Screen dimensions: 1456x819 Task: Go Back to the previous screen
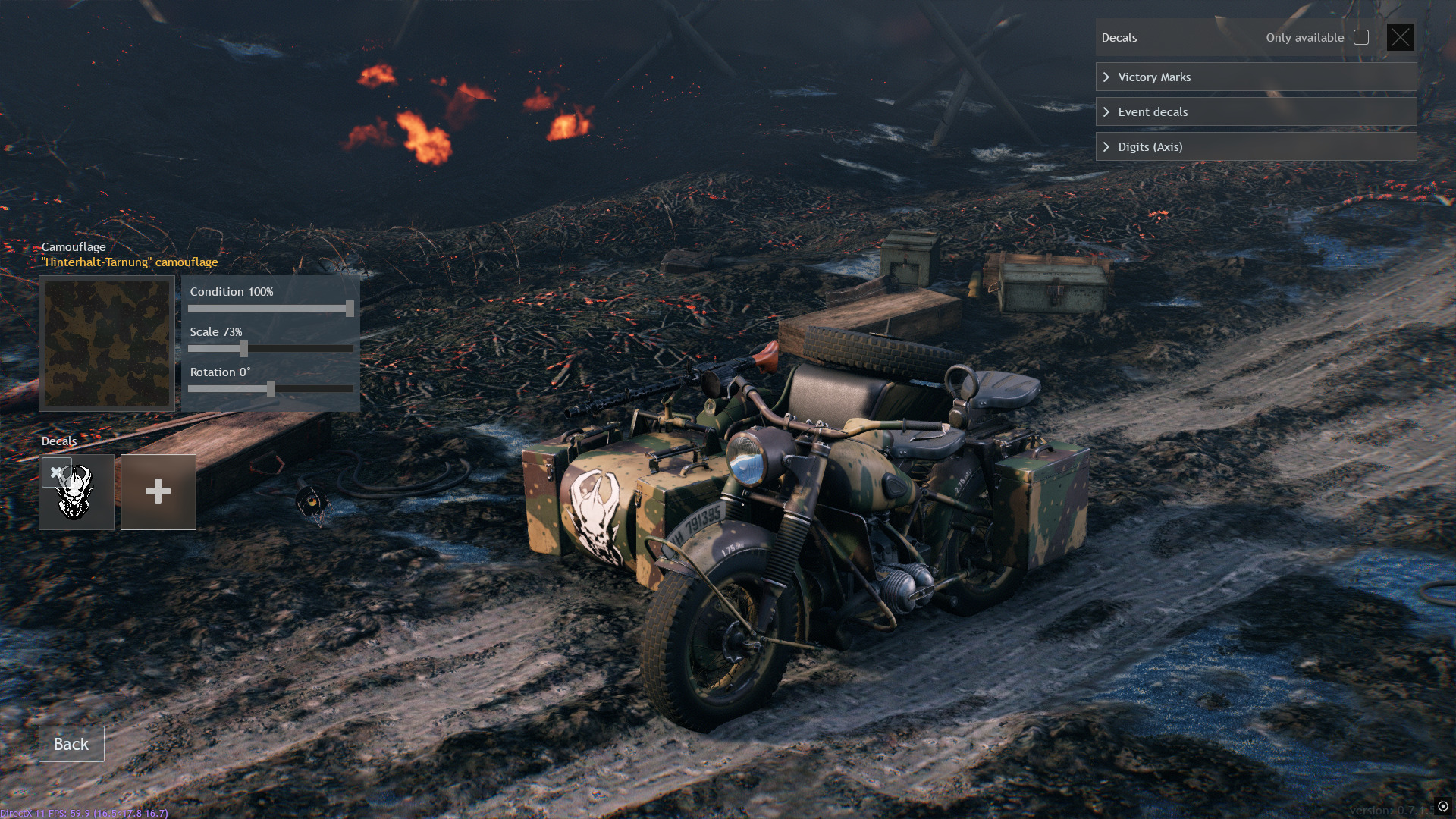71,744
